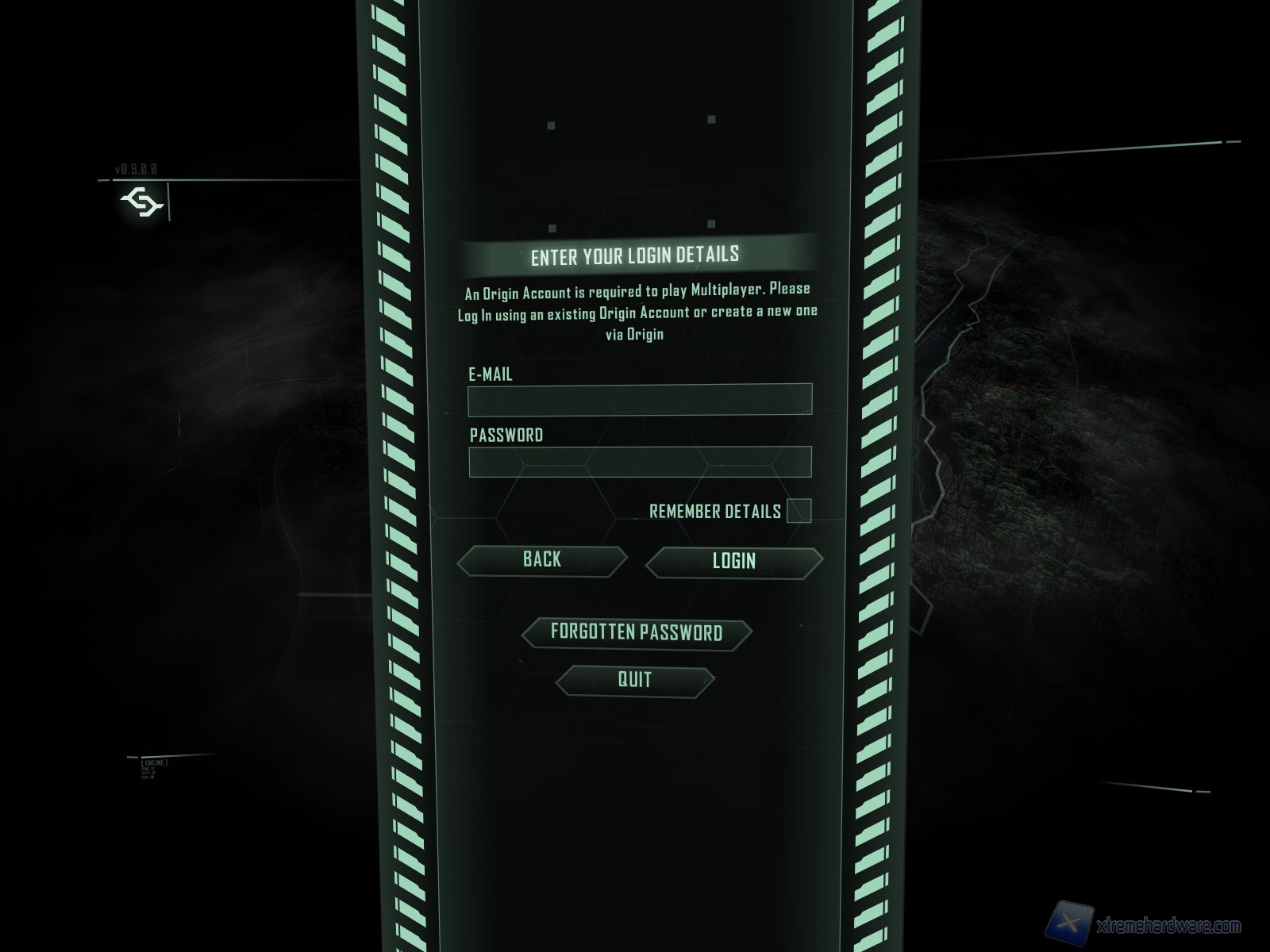Focus the PASSWORD text box
The height and width of the screenshot is (952, 1270).
[x=640, y=461]
